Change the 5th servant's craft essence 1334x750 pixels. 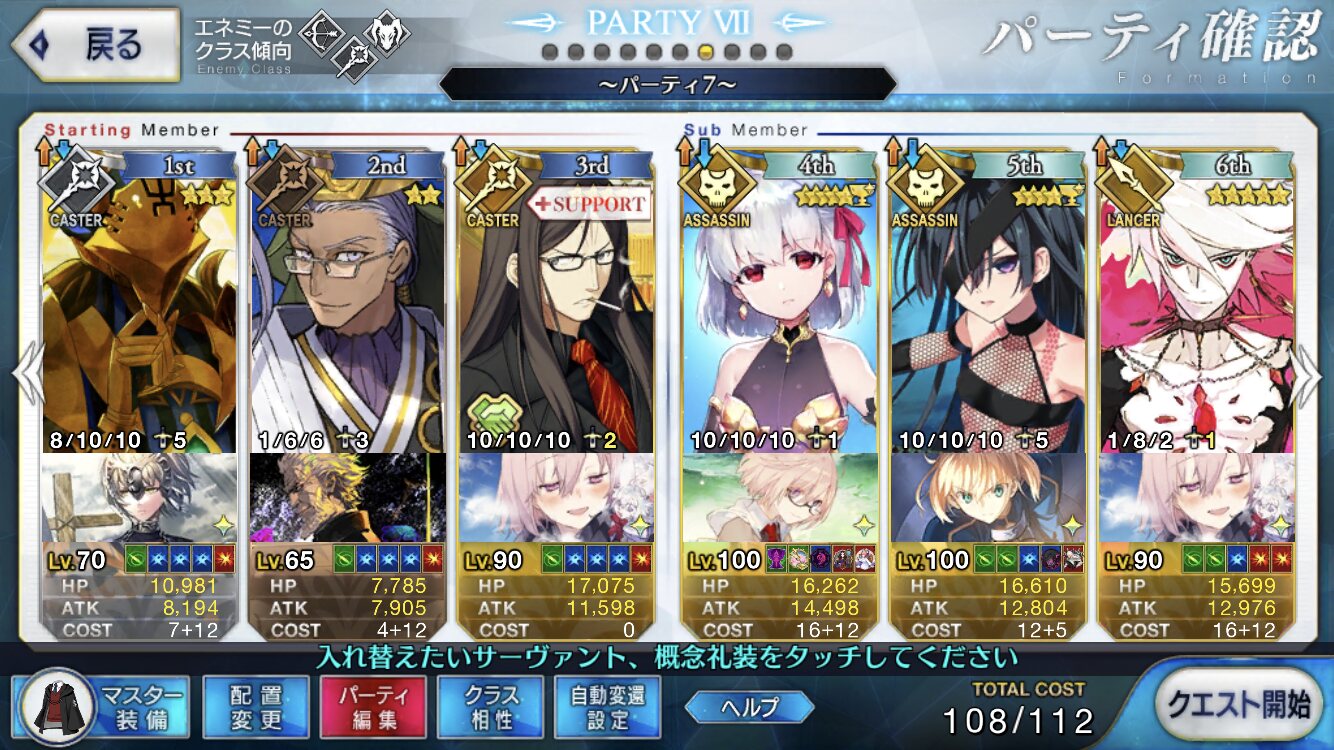987,498
